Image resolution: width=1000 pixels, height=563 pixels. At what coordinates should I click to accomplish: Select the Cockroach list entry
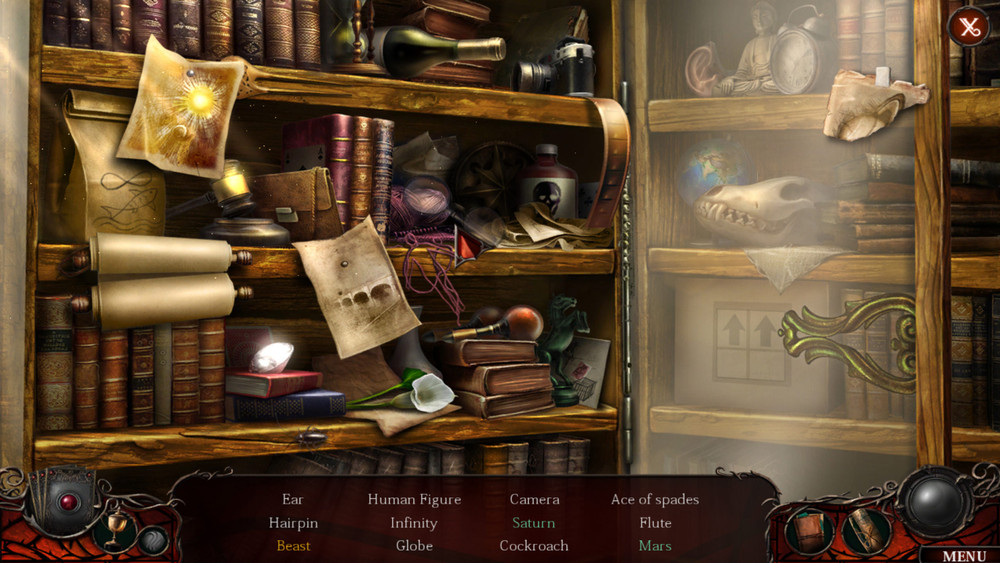pos(534,546)
